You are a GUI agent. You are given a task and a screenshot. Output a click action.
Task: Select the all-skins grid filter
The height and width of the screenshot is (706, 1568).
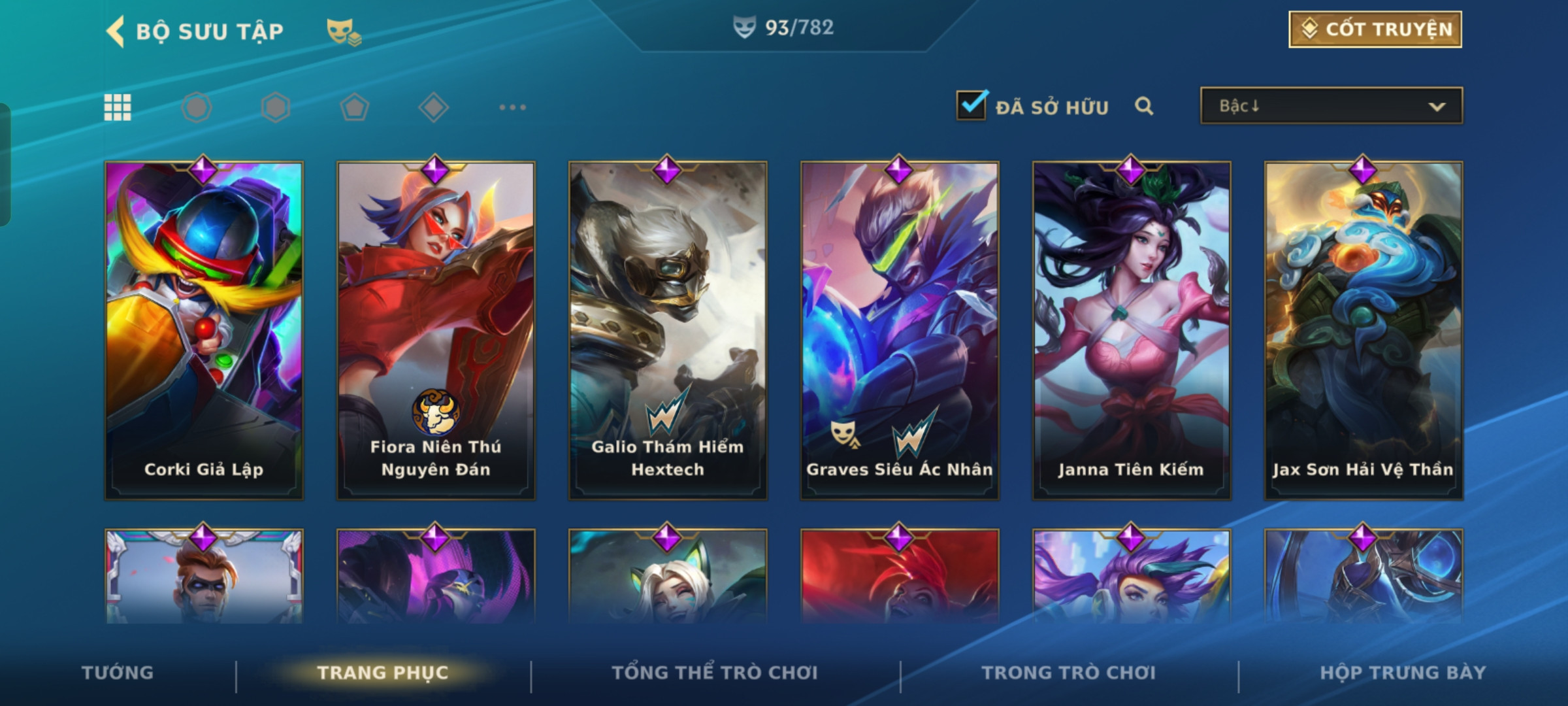(x=118, y=107)
